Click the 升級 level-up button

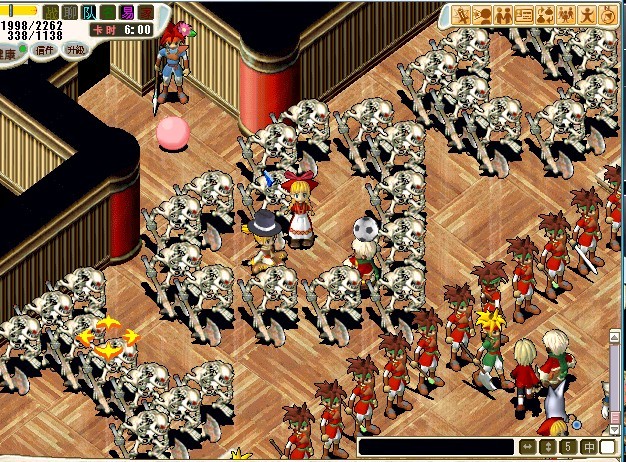click(x=76, y=49)
